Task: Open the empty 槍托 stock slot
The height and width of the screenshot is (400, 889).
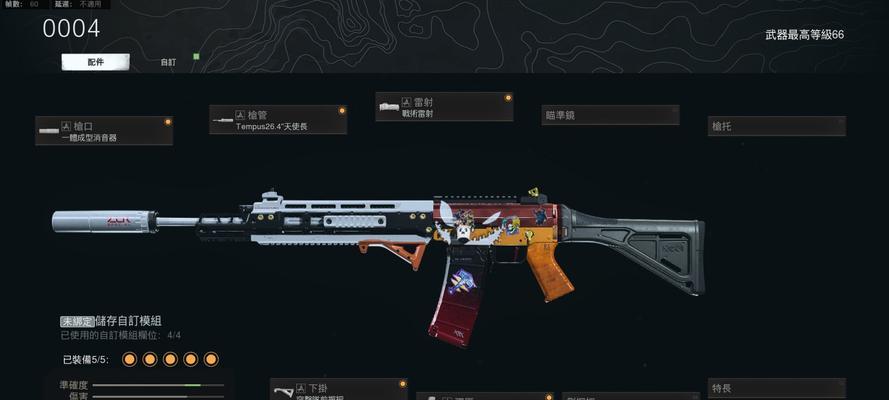Action: point(776,126)
